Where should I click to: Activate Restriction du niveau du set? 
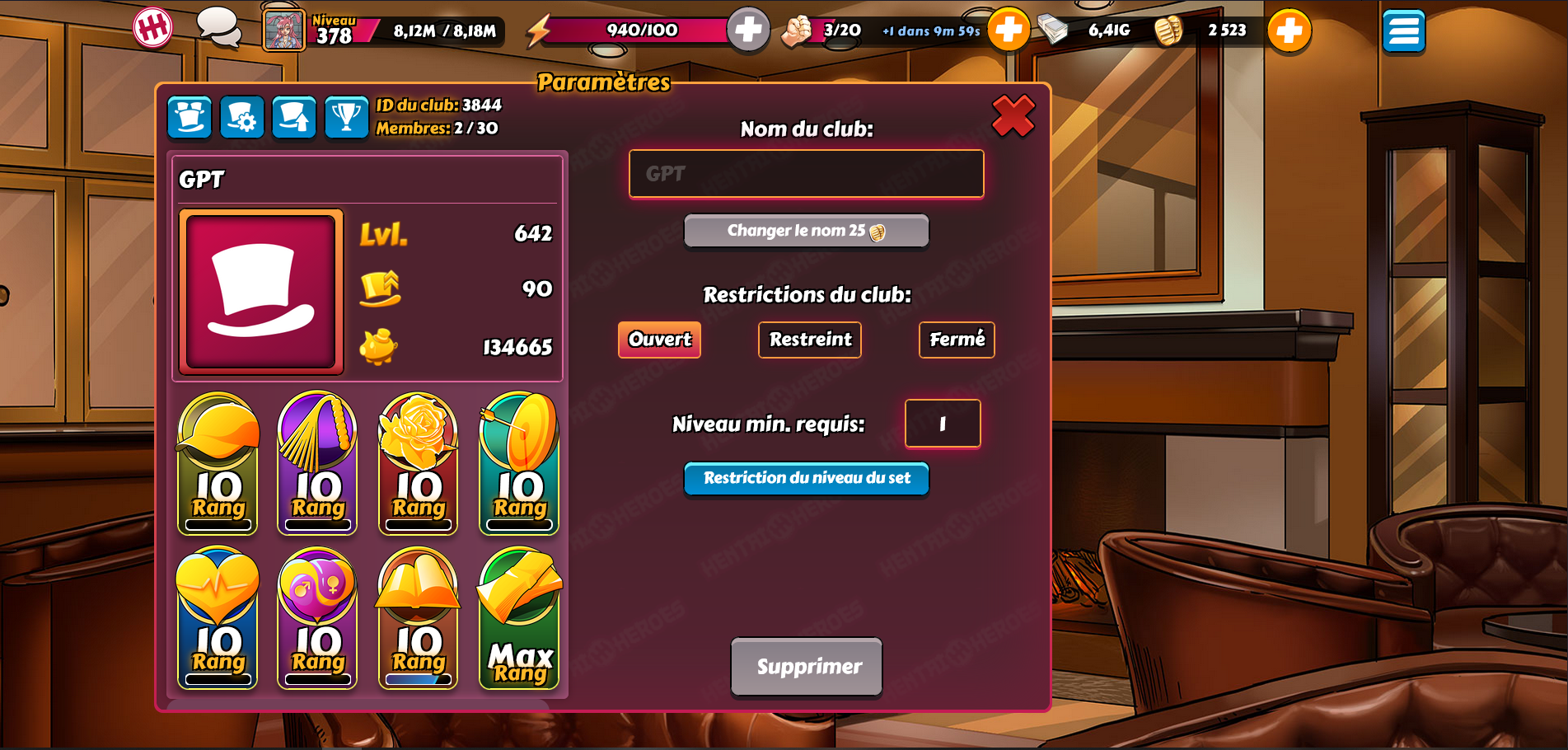coord(806,479)
